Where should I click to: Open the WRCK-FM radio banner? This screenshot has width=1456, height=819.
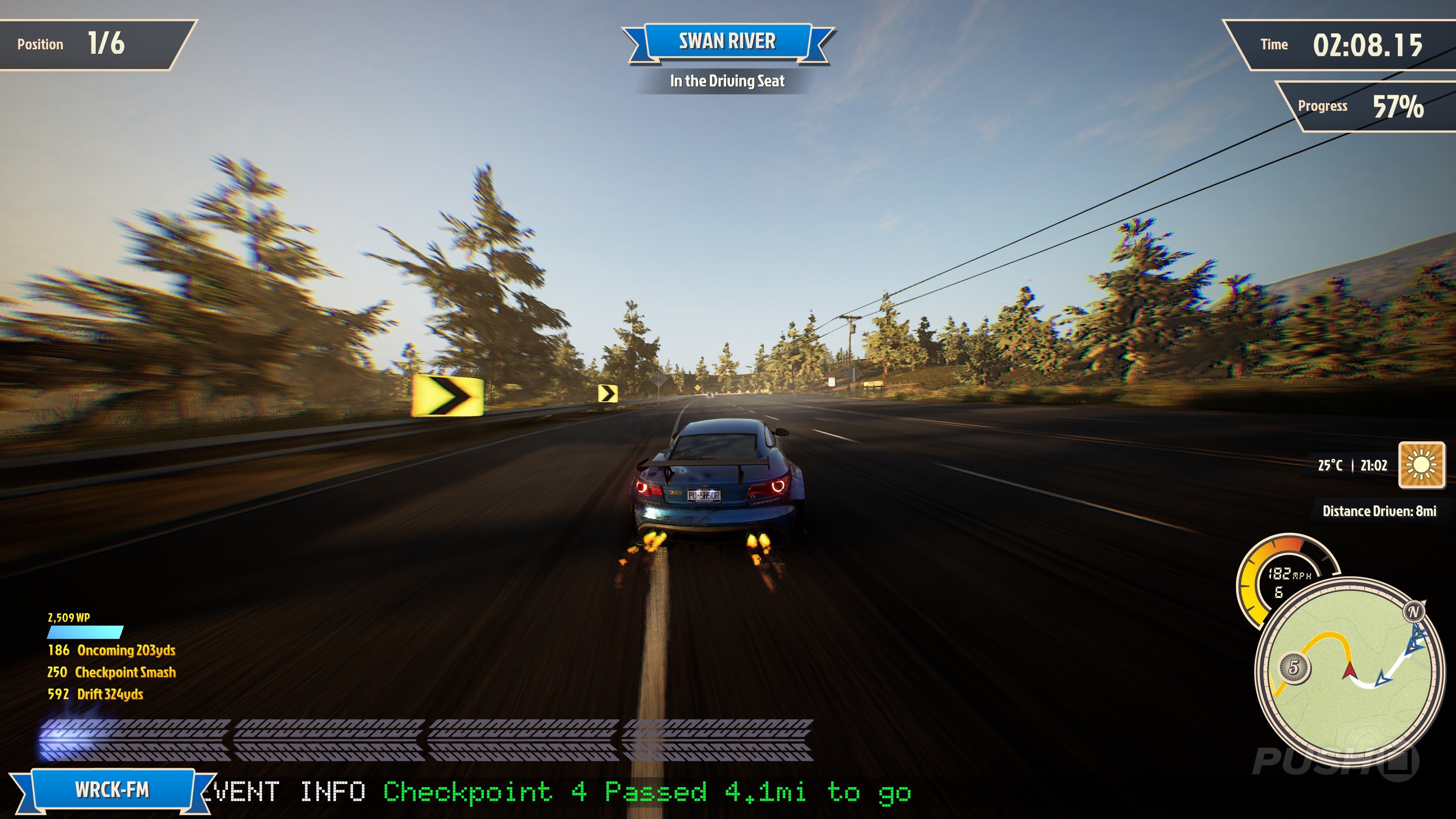point(112,789)
